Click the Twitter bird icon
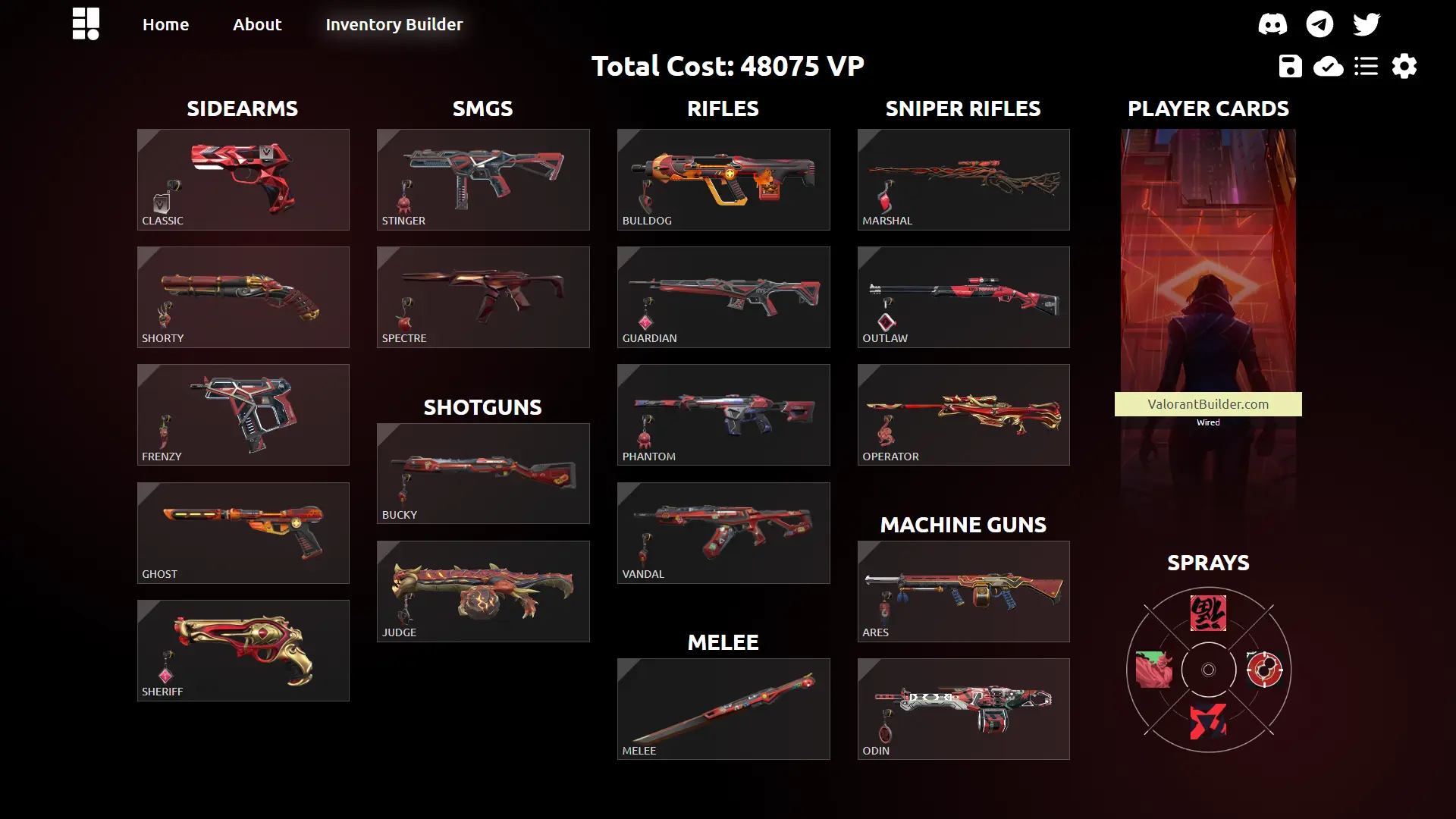 click(x=1367, y=24)
